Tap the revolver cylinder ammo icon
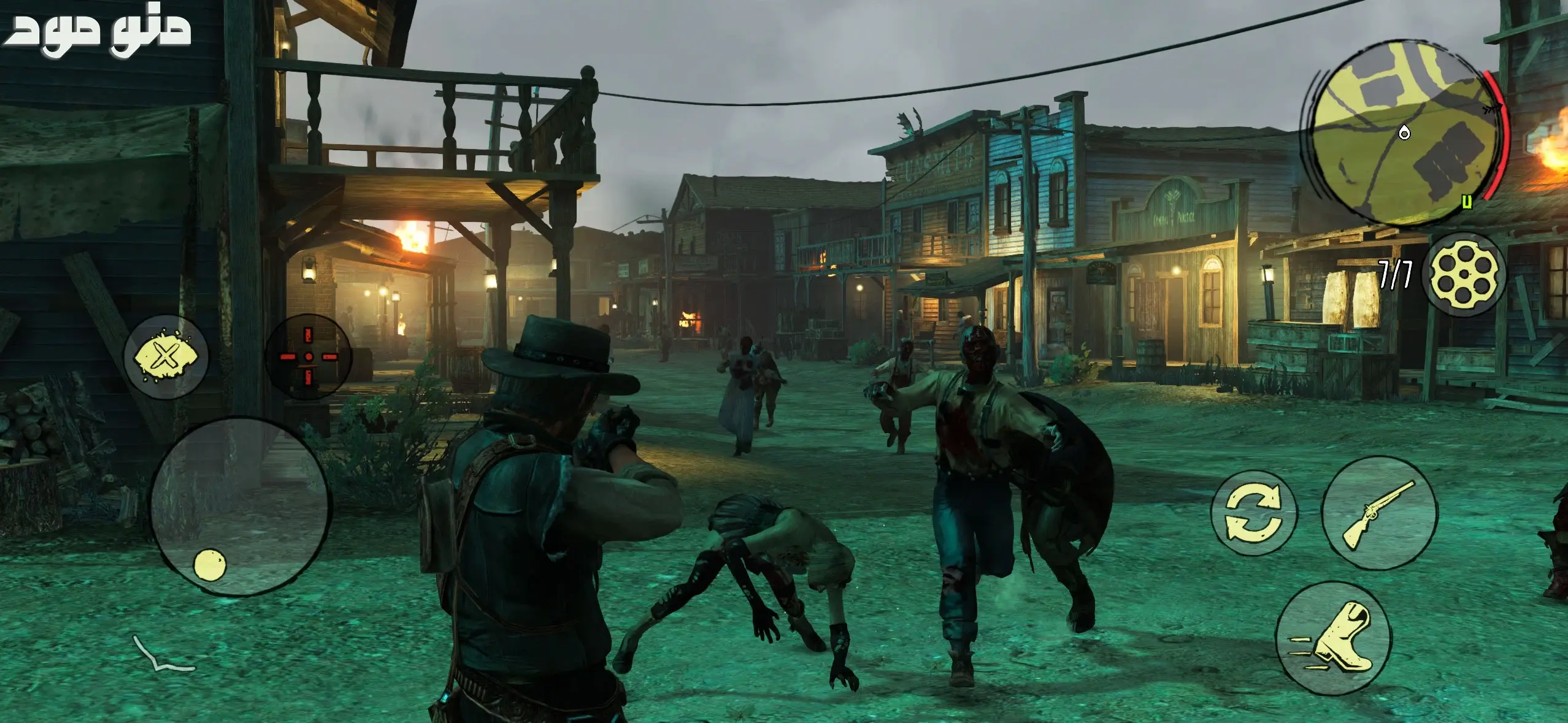Screen dimensions: 1568x723 coord(1463,274)
